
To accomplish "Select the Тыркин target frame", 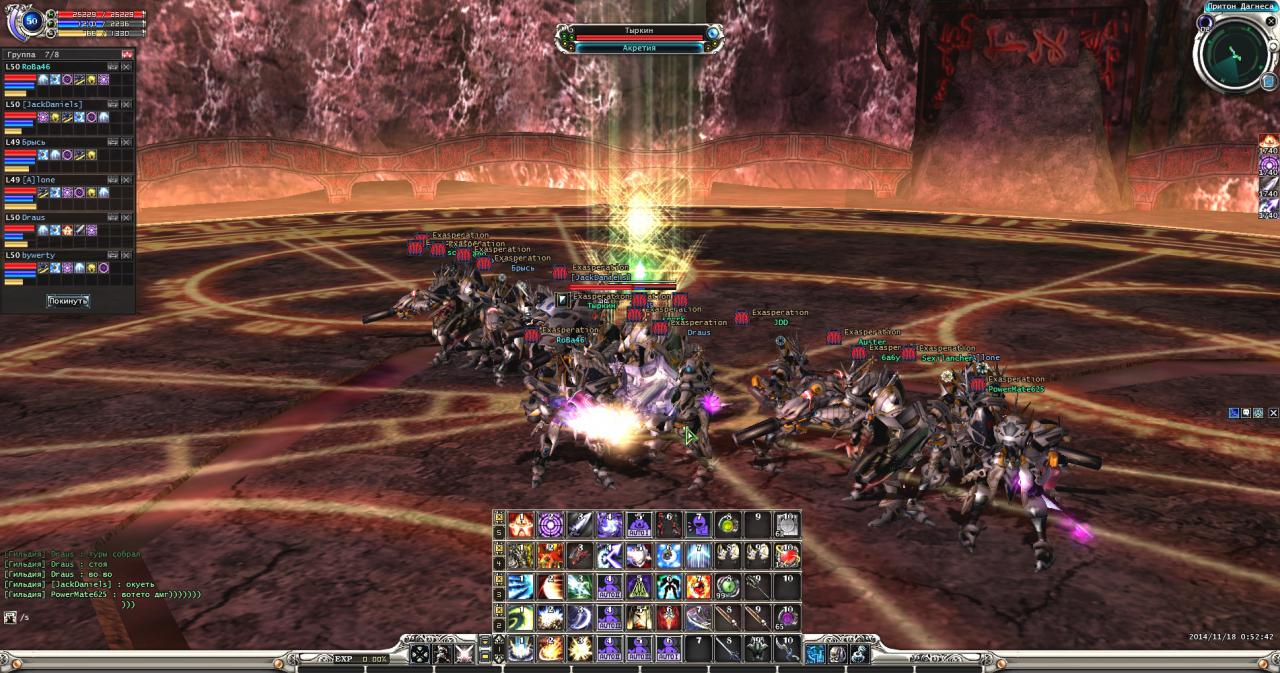I will [x=639, y=32].
